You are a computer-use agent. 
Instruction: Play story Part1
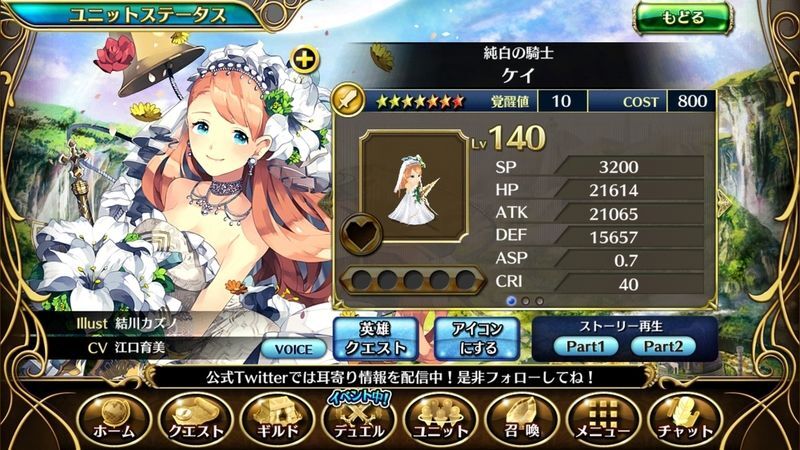click(x=585, y=347)
